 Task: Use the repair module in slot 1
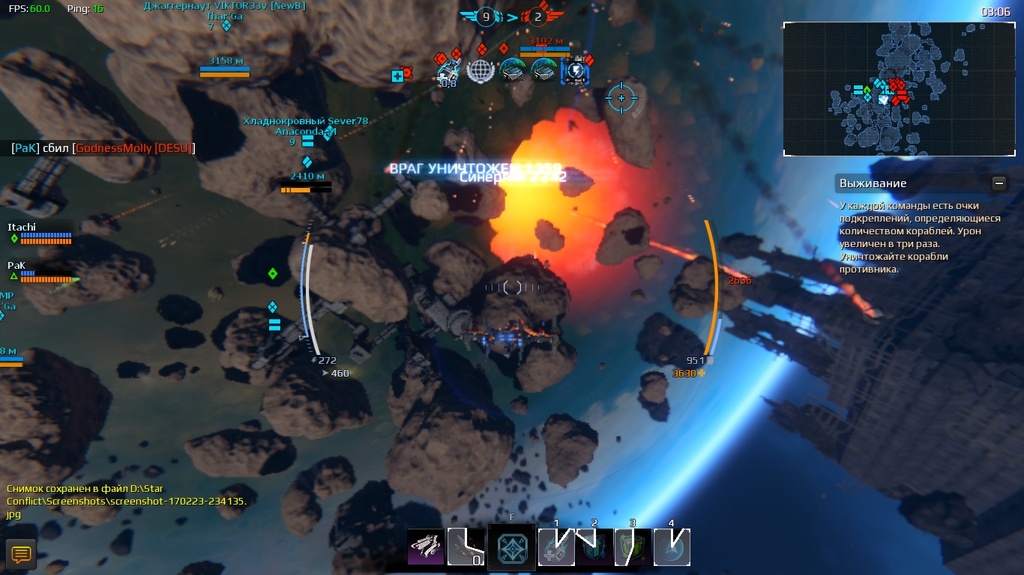pyautogui.click(x=556, y=547)
